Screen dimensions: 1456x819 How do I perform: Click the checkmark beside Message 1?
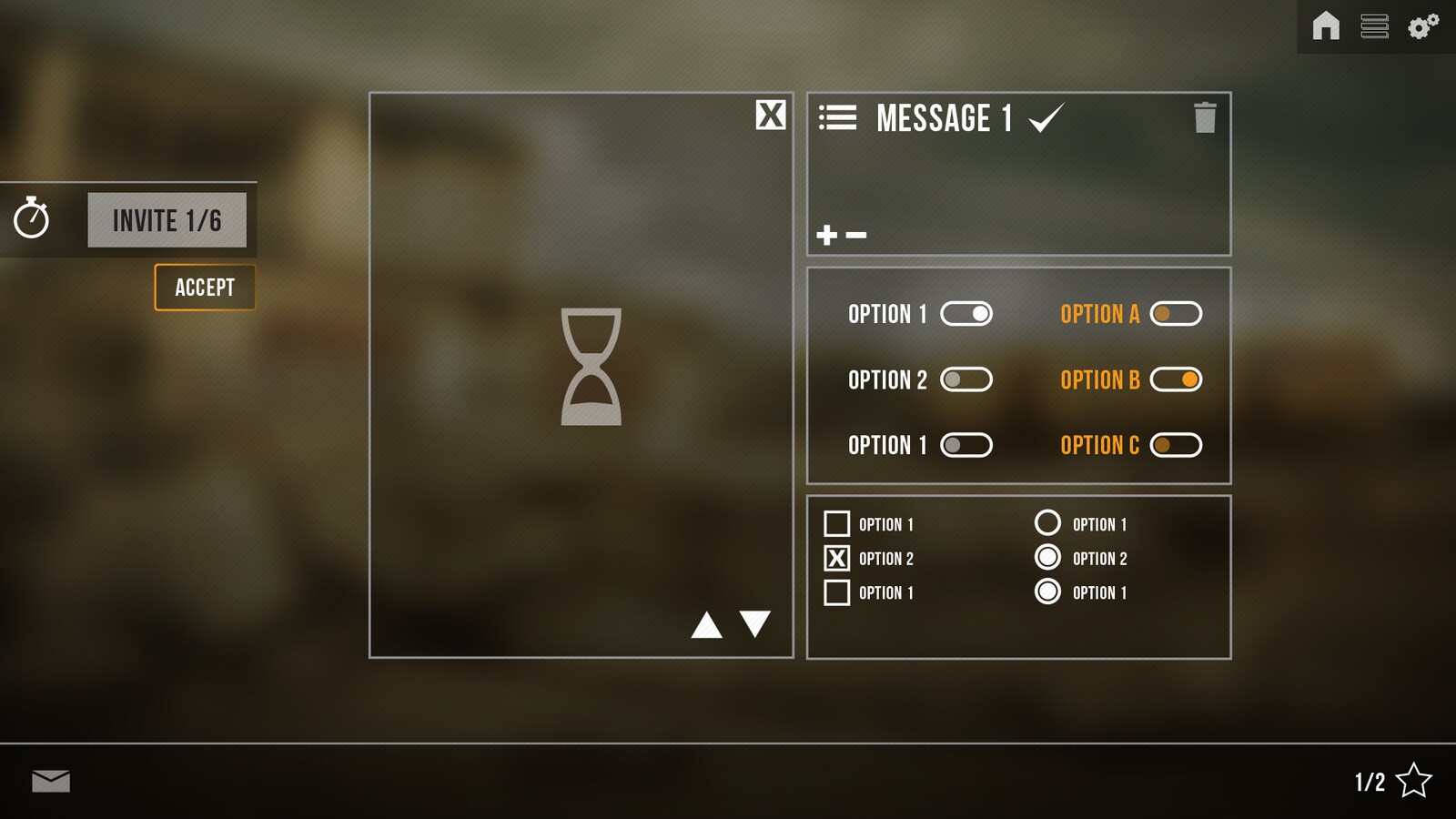(x=1046, y=117)
